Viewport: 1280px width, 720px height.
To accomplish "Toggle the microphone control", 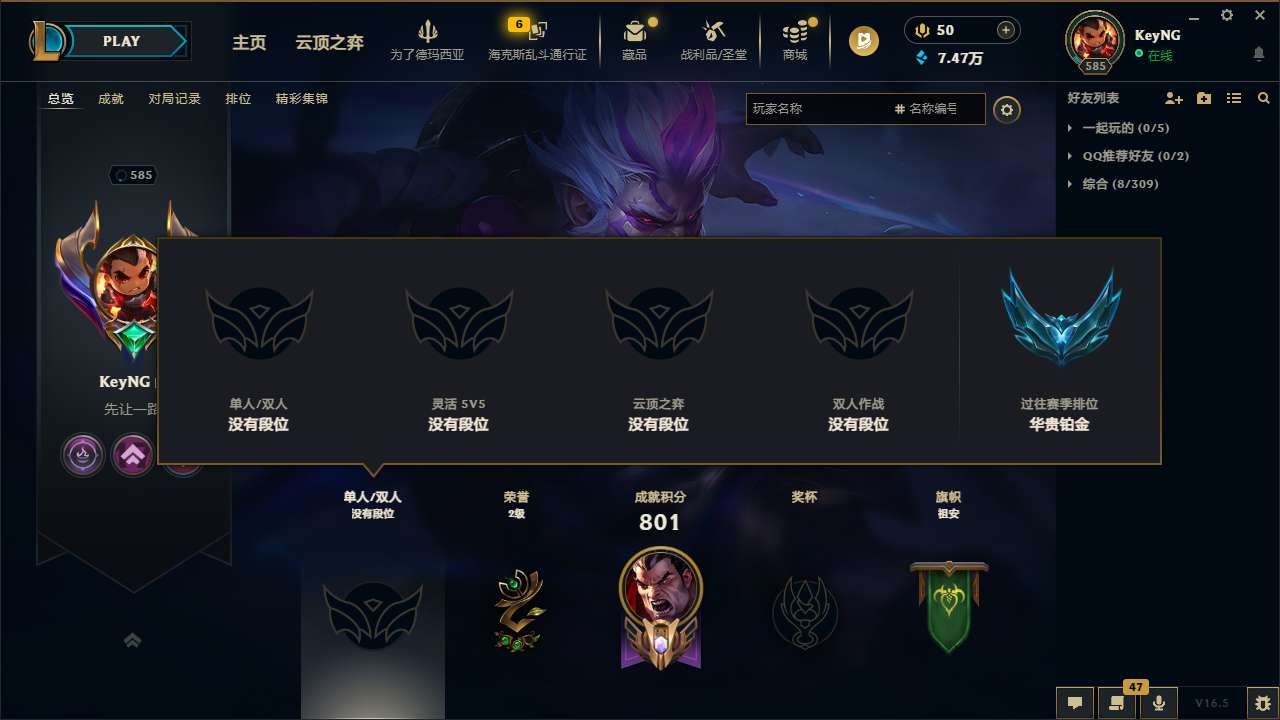I will pos(1159,703).
